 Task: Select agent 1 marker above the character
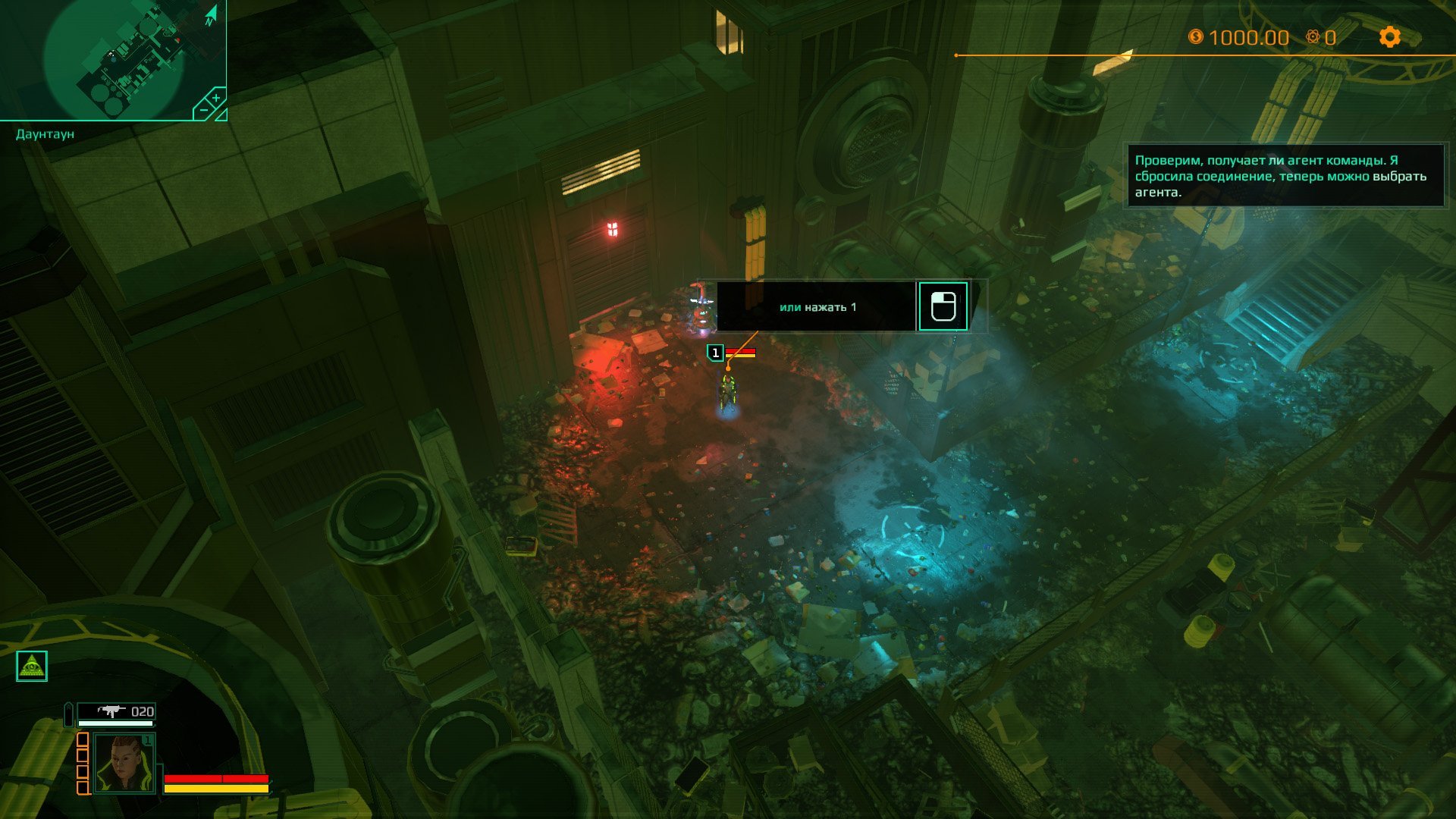(x=715, y=353)
